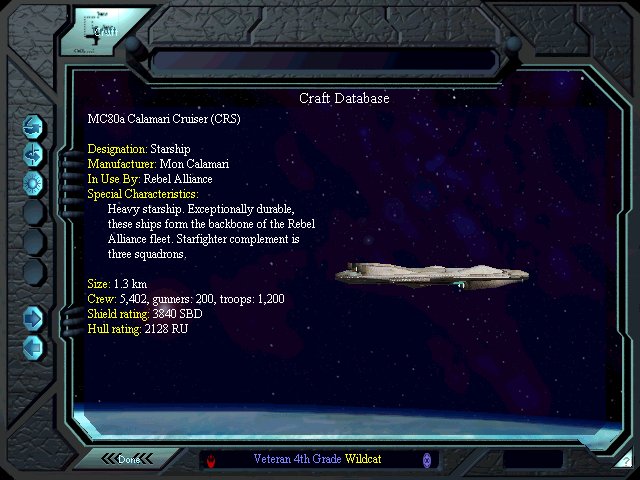Select the sun-shaped lighting icon
640x480 pixels.
click(34, 182)
